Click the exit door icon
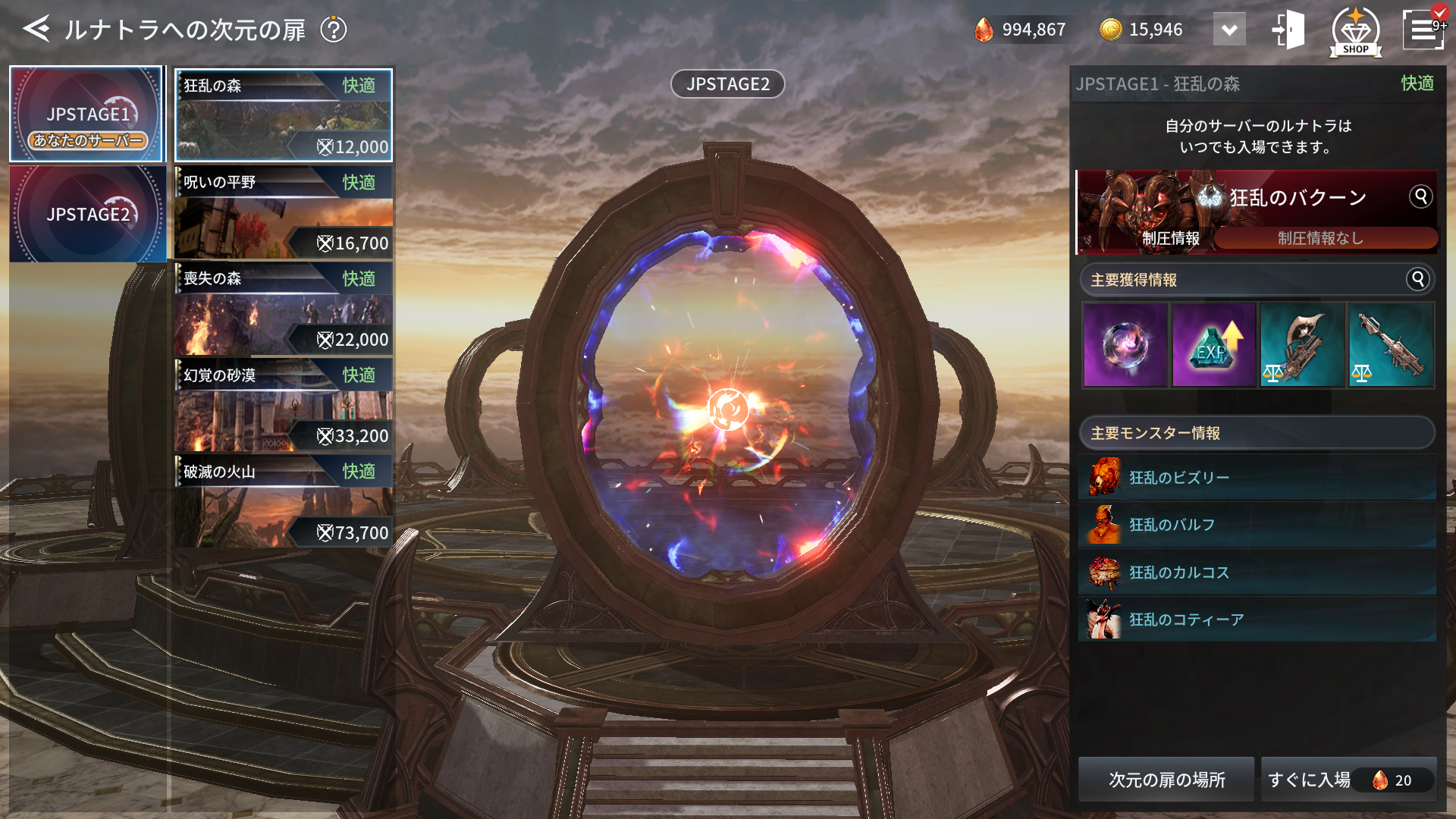 pyautogui.click(x=1288, y=30)
